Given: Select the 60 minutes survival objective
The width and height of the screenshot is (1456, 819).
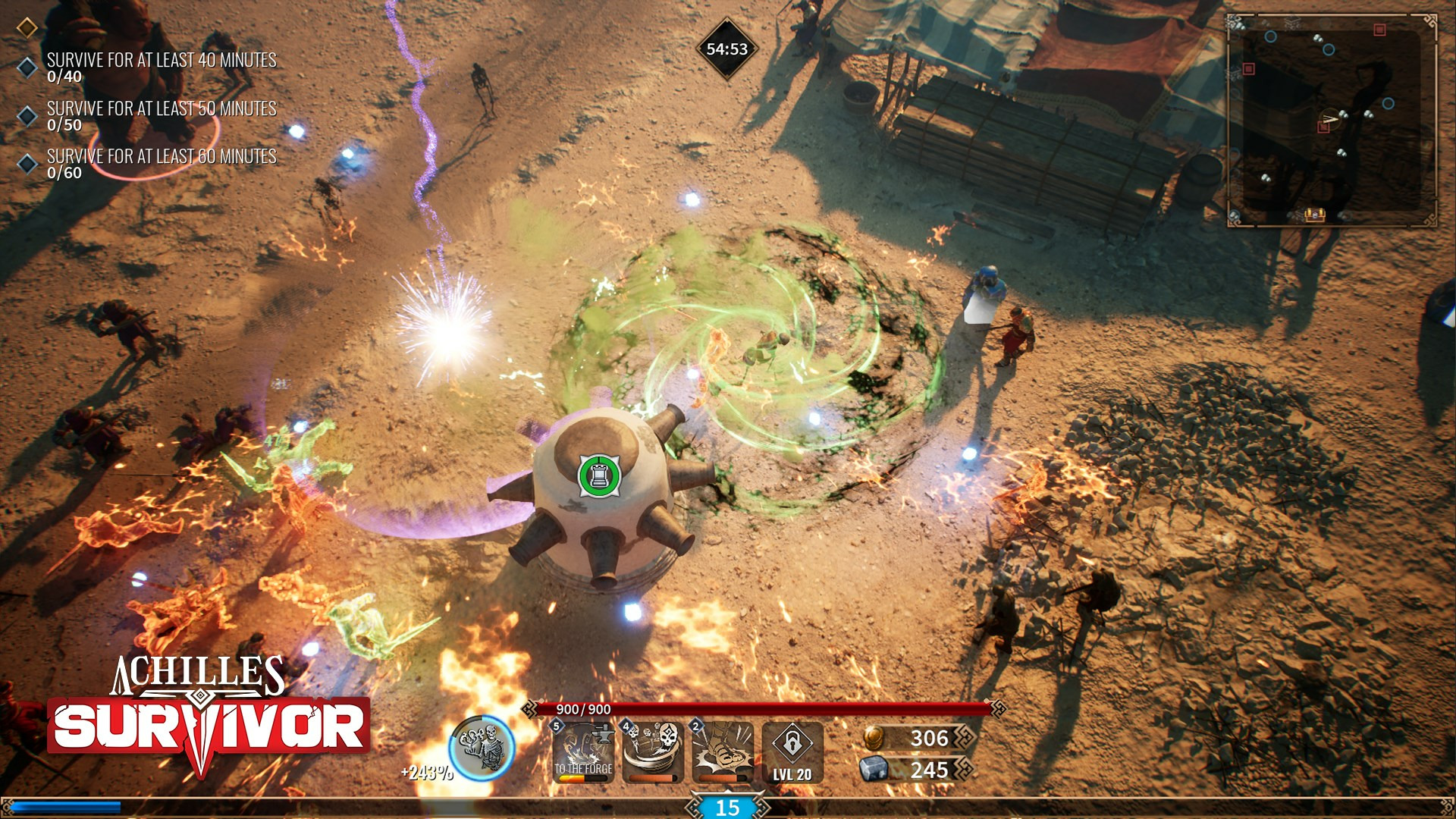Looking at the screenshot, I should (x=161, y=163).
